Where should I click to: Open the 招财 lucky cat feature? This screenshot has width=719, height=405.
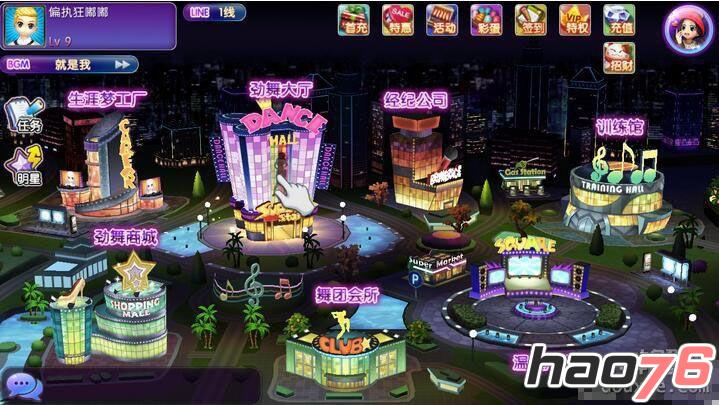coord(620,58)
